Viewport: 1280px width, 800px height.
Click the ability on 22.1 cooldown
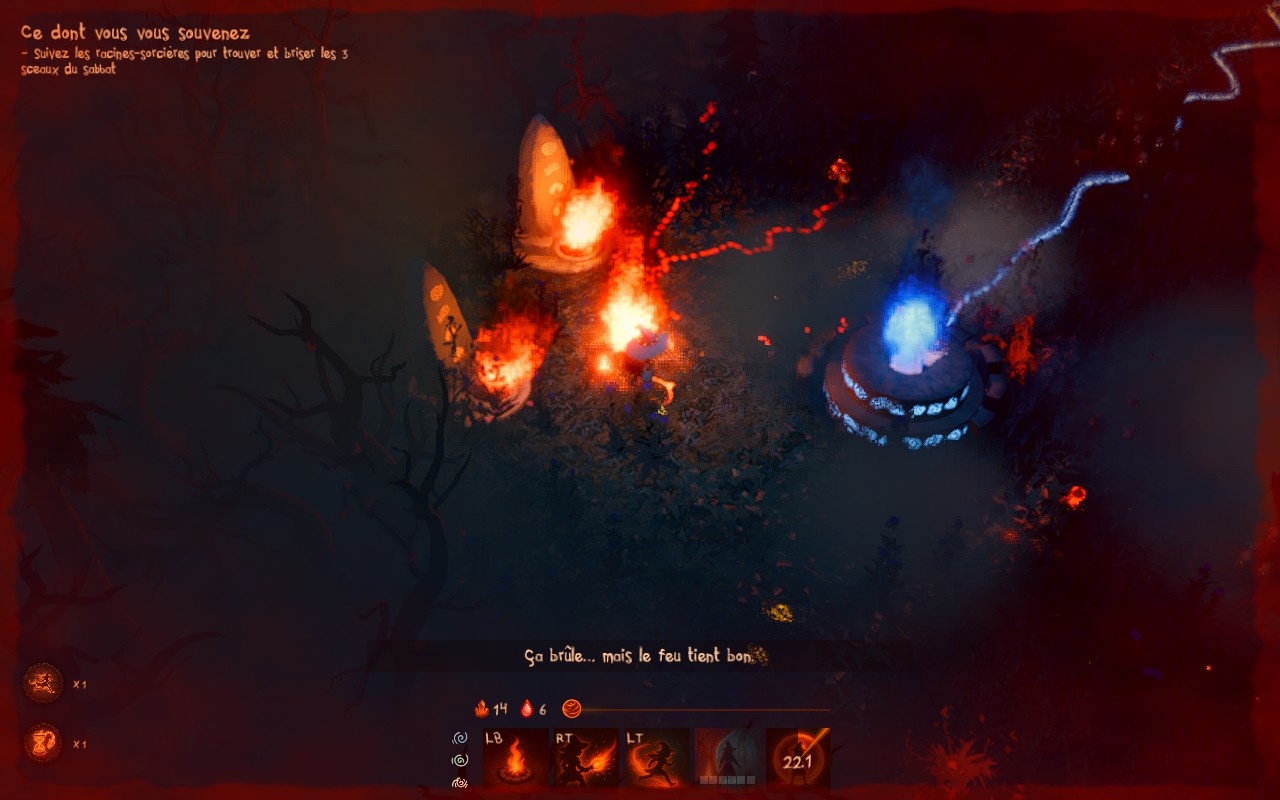(x=798, y=758)
